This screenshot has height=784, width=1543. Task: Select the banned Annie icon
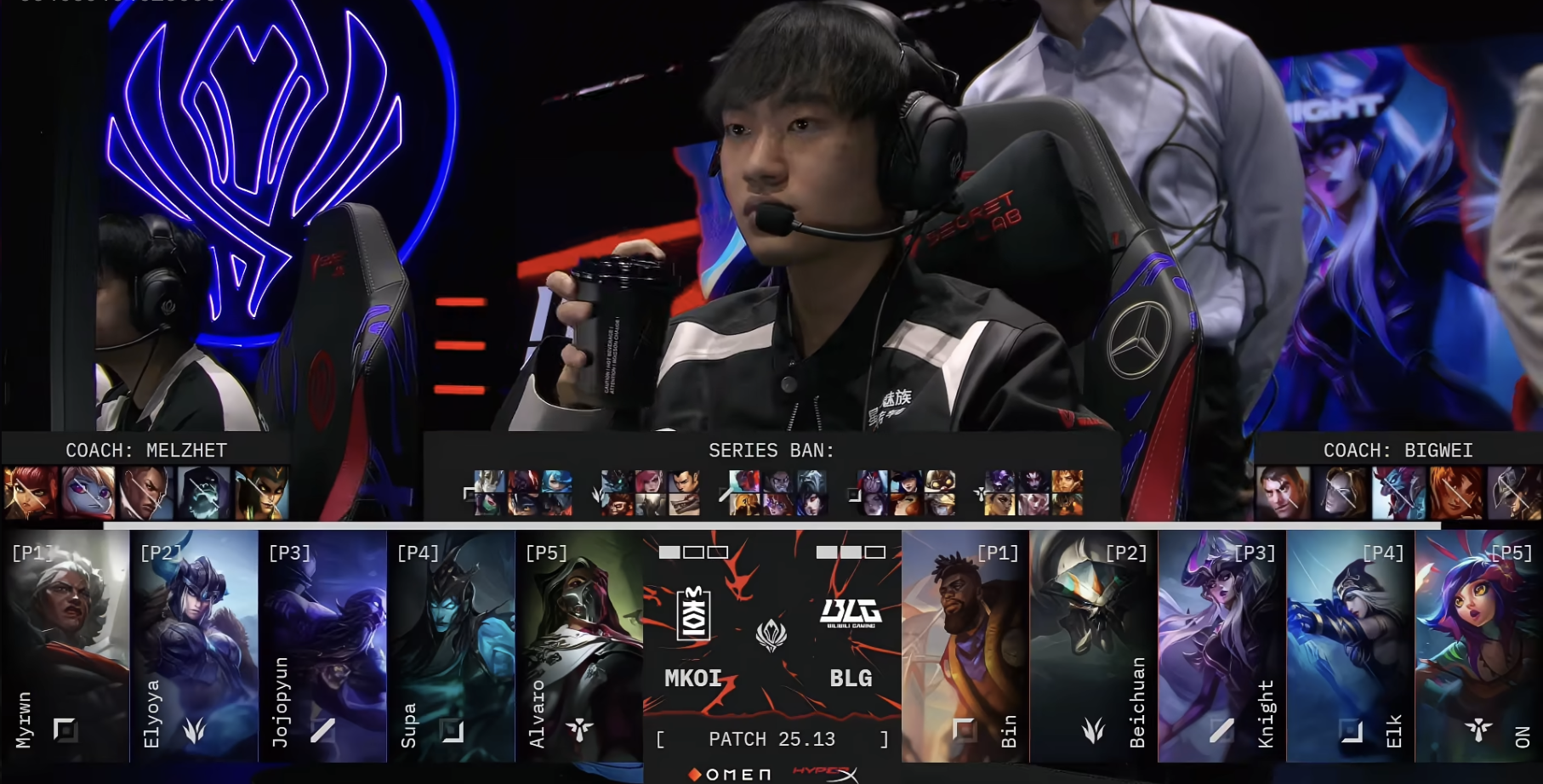coord(31,492)
